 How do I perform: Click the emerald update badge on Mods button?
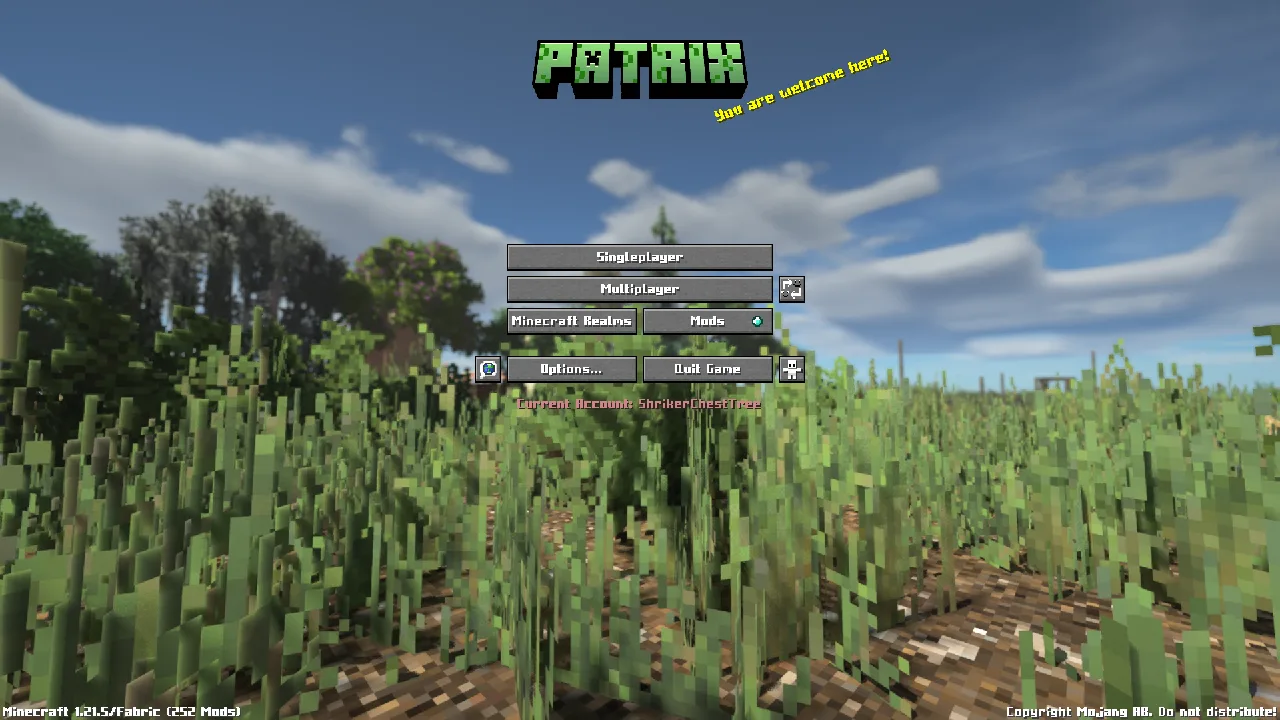coord(758,320)
